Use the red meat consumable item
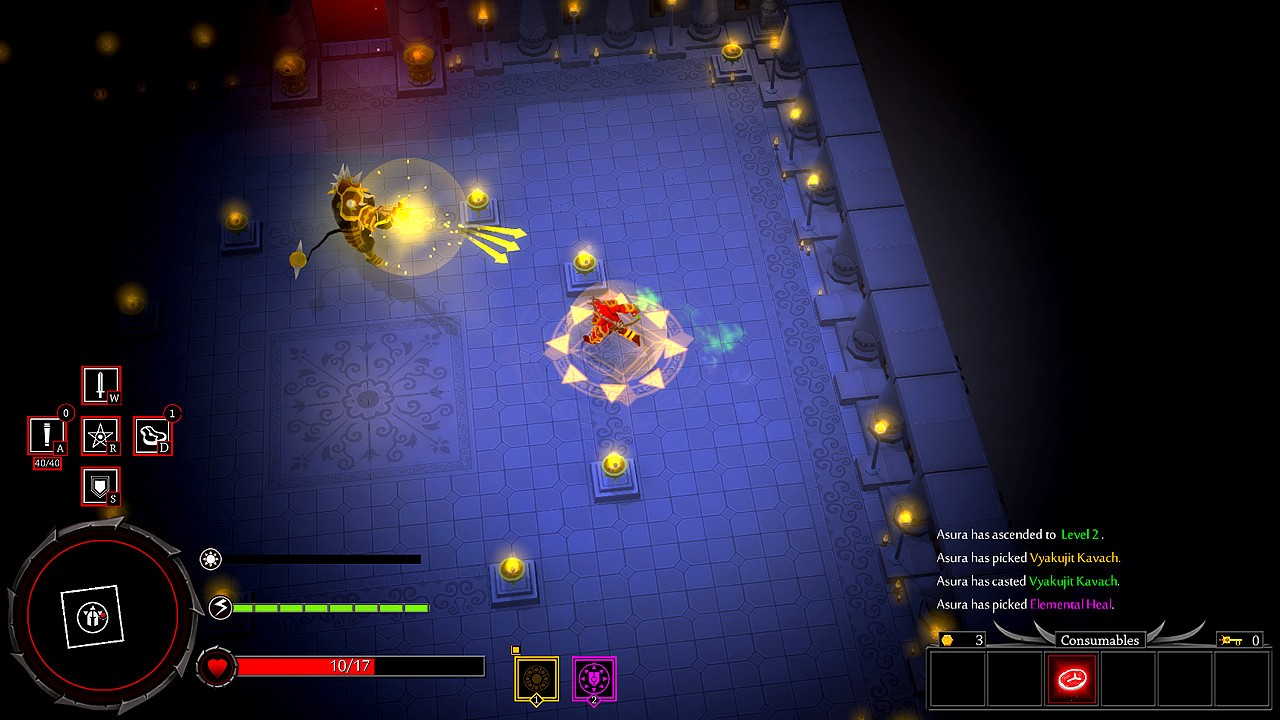The height and width of the screenshot is (720, 1280). coord(1071,679)
